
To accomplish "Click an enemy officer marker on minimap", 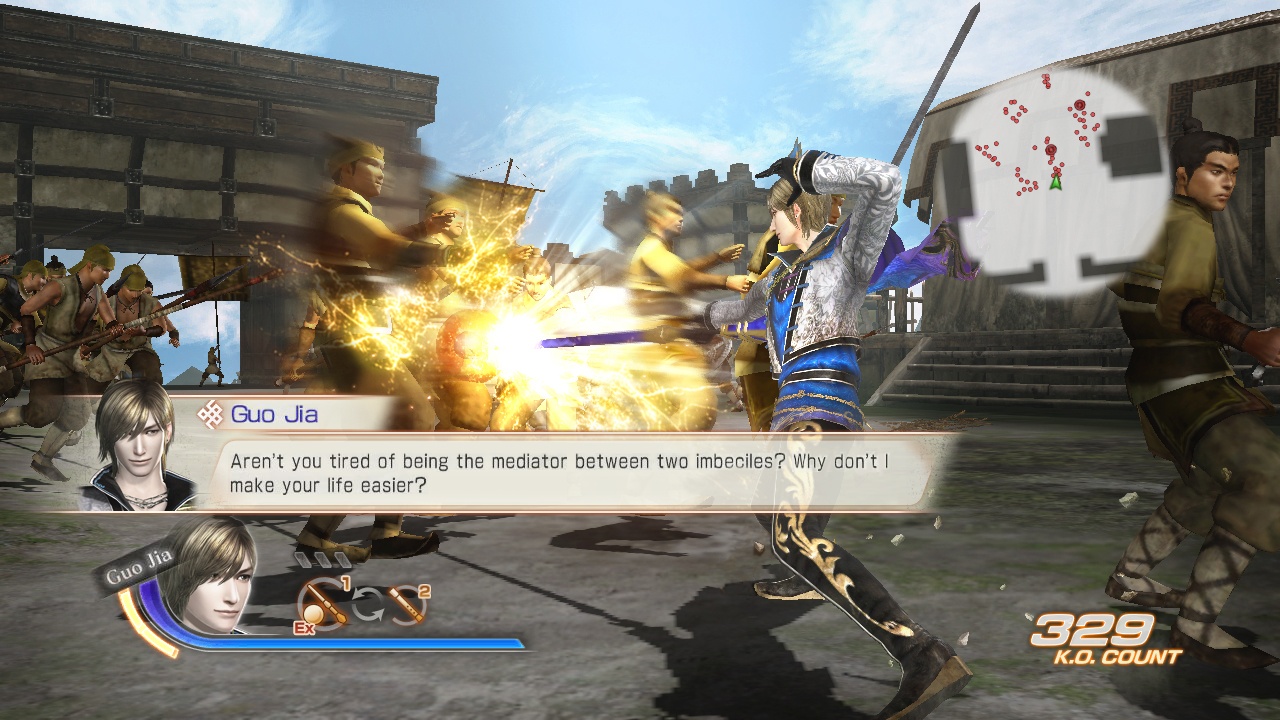I will pos(1080,106).
